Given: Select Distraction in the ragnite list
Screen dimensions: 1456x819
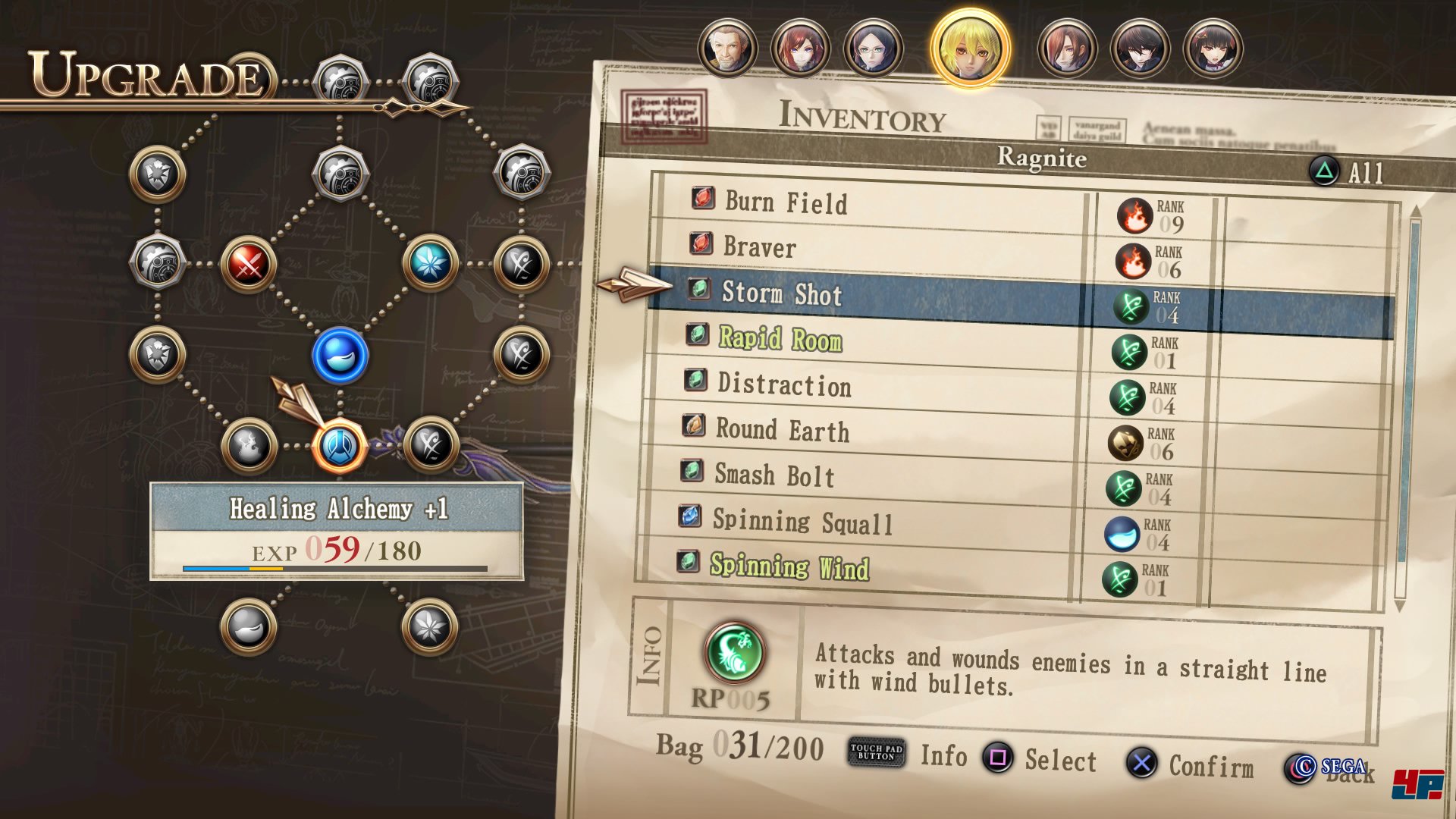Looking at the screenshot, I should point(784,384).
